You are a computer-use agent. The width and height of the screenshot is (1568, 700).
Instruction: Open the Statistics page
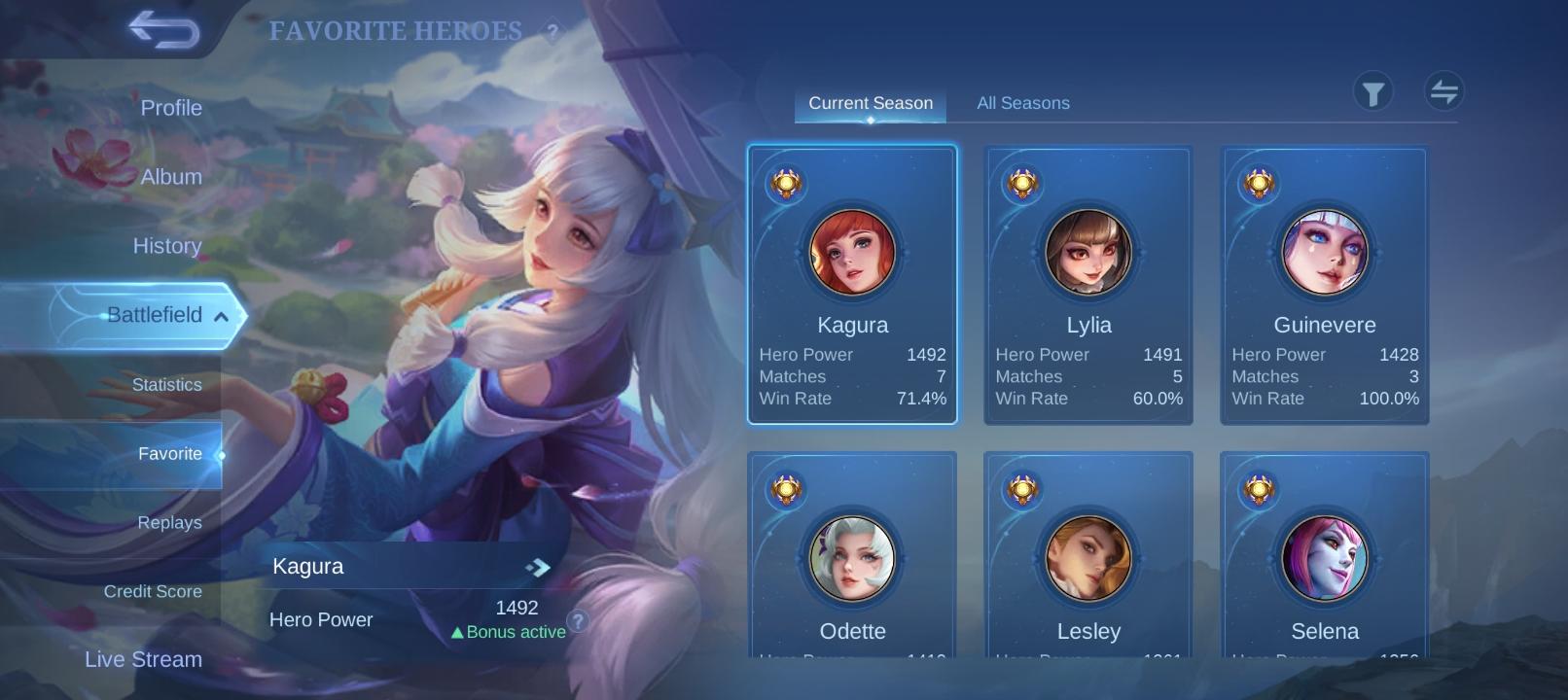coord(166,385)
